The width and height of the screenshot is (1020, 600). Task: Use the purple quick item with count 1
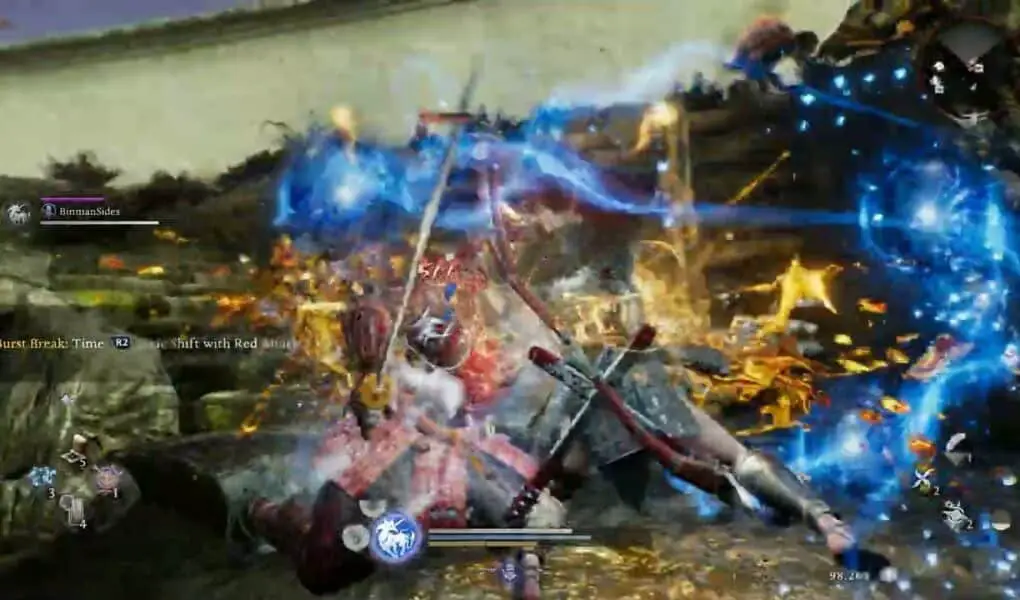(x=106, y=477)
